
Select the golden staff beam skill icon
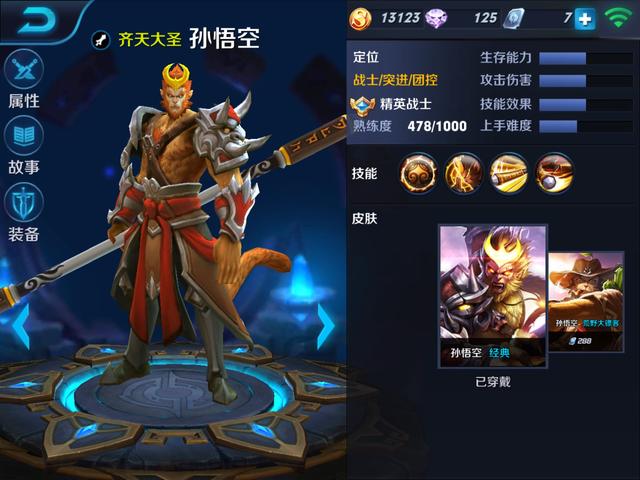(x=509, y=173)
